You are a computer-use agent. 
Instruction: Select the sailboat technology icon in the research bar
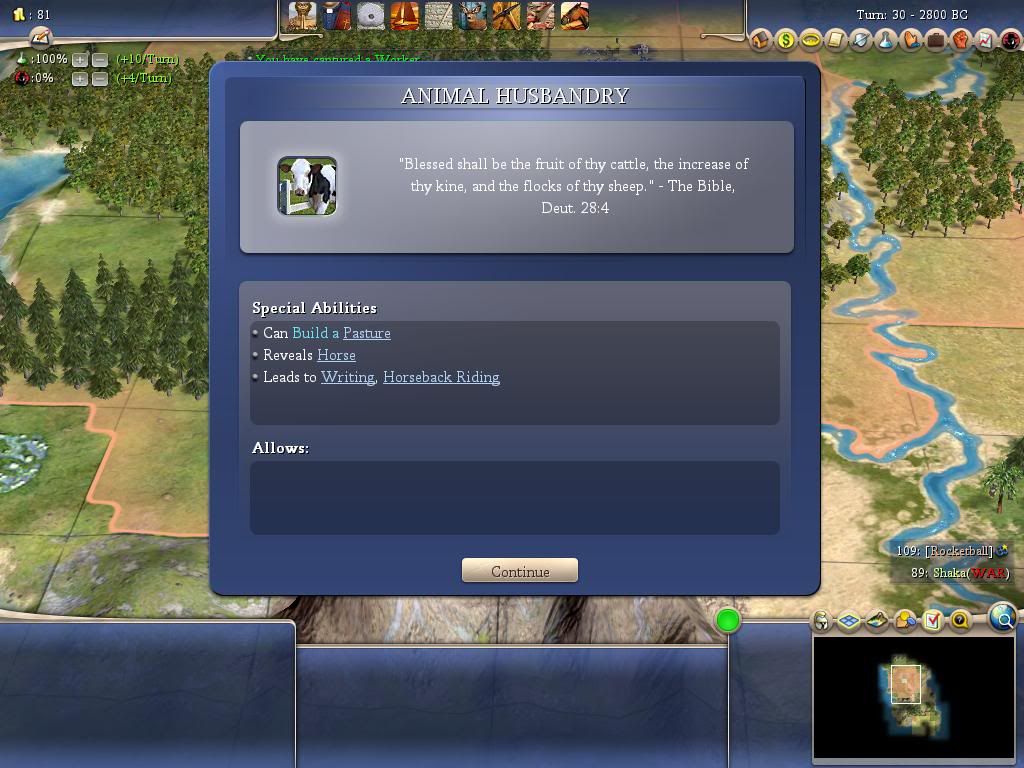point(404,15)
